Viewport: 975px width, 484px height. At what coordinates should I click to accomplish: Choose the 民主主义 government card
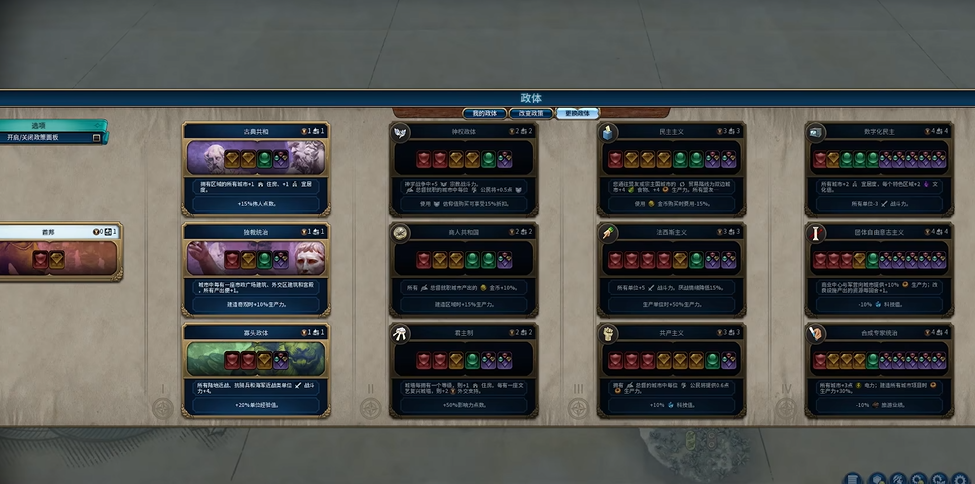(x=671, y=168)
